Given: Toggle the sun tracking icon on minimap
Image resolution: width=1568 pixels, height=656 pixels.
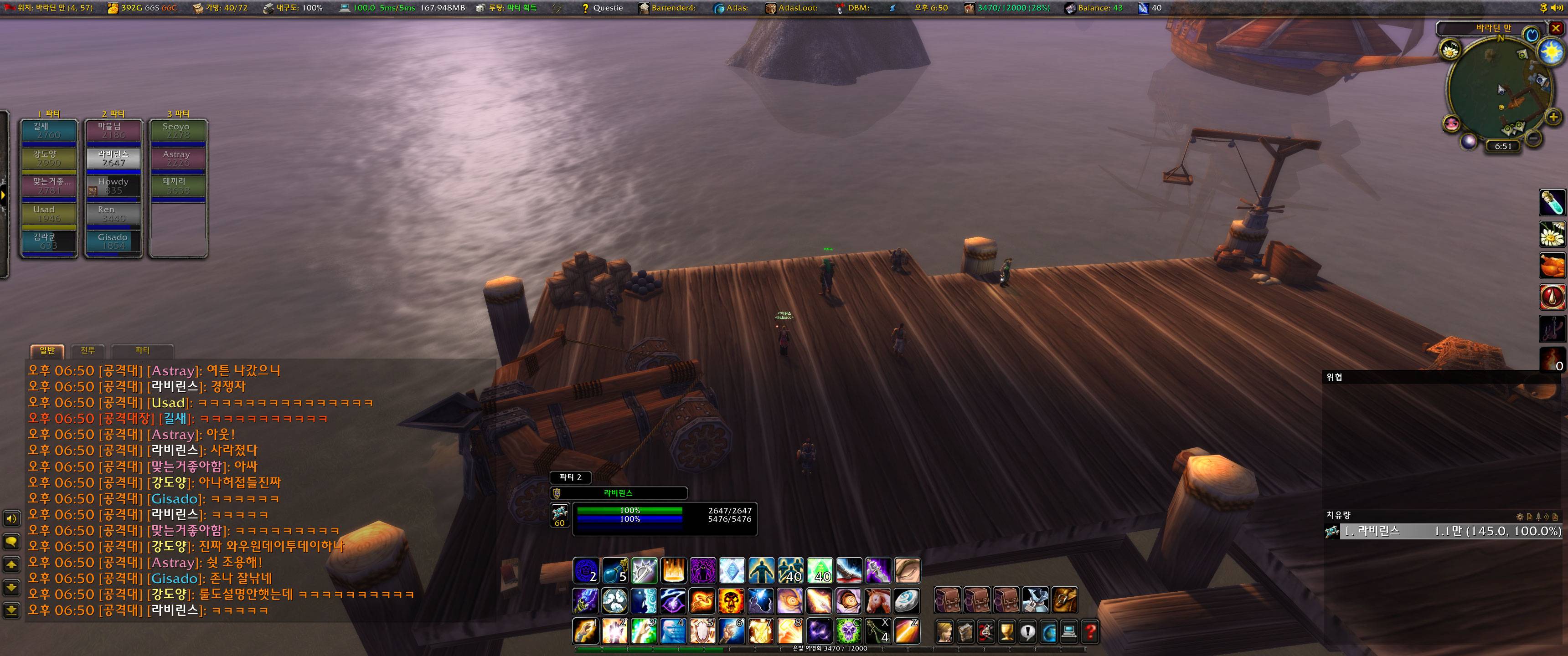Looking at the screenshot, I should tap(1550, 52).
